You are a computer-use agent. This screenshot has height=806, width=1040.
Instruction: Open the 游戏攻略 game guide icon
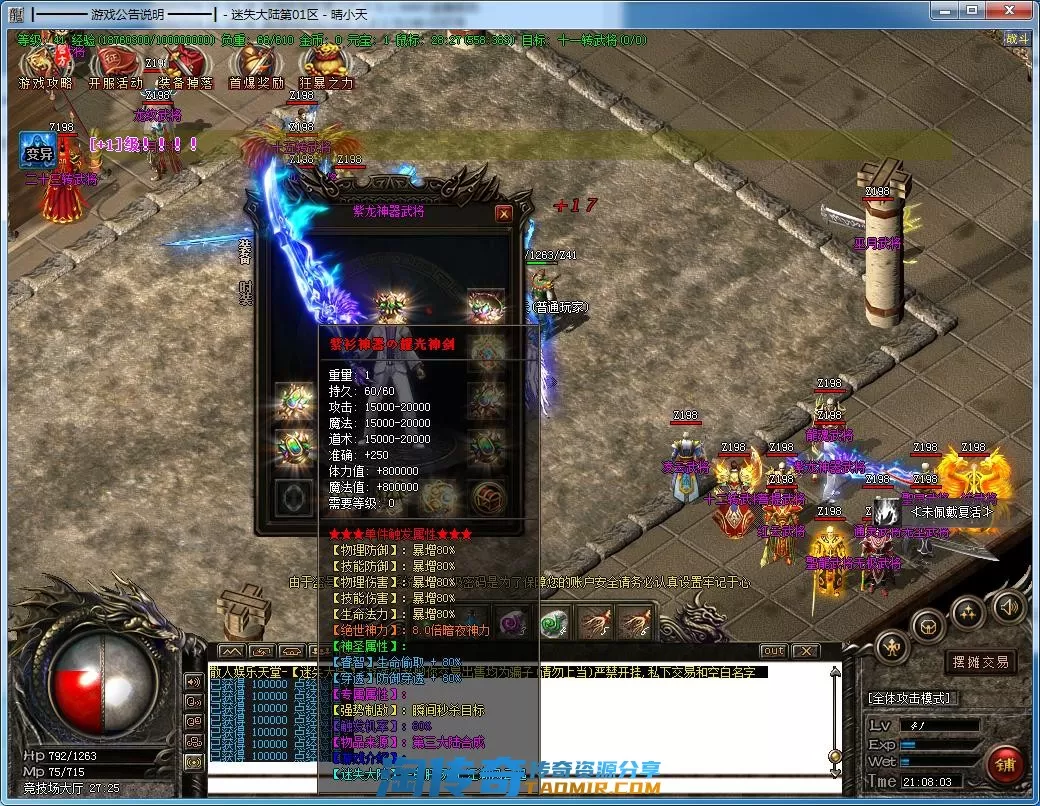[x=46, y=66]
